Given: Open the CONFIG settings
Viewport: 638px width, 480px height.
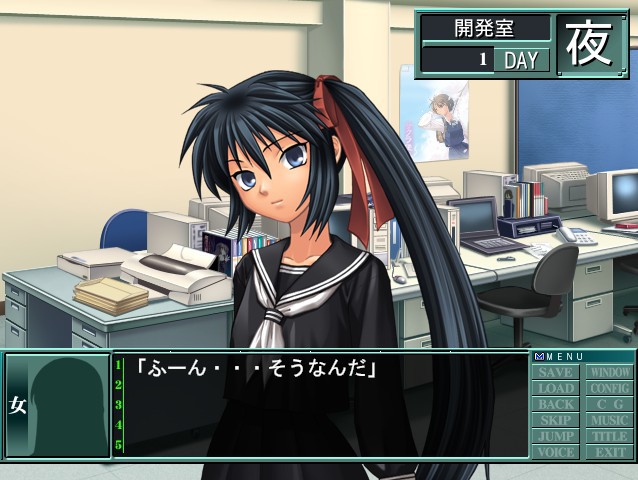Looking at the screenshot, I should coord(609,389).
